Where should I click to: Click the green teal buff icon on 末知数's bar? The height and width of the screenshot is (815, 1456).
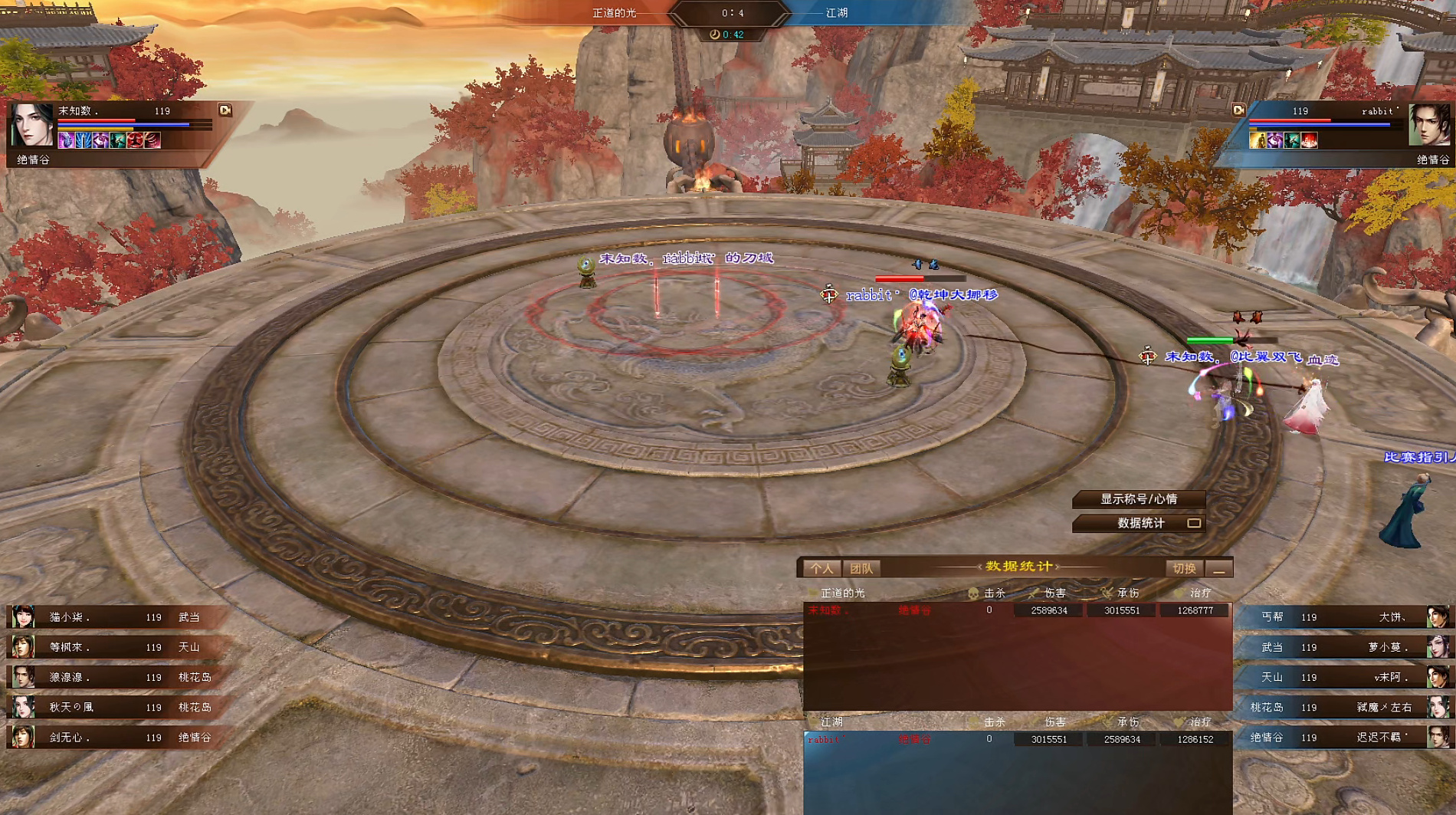pyautogui.click(x=117, y=140)
